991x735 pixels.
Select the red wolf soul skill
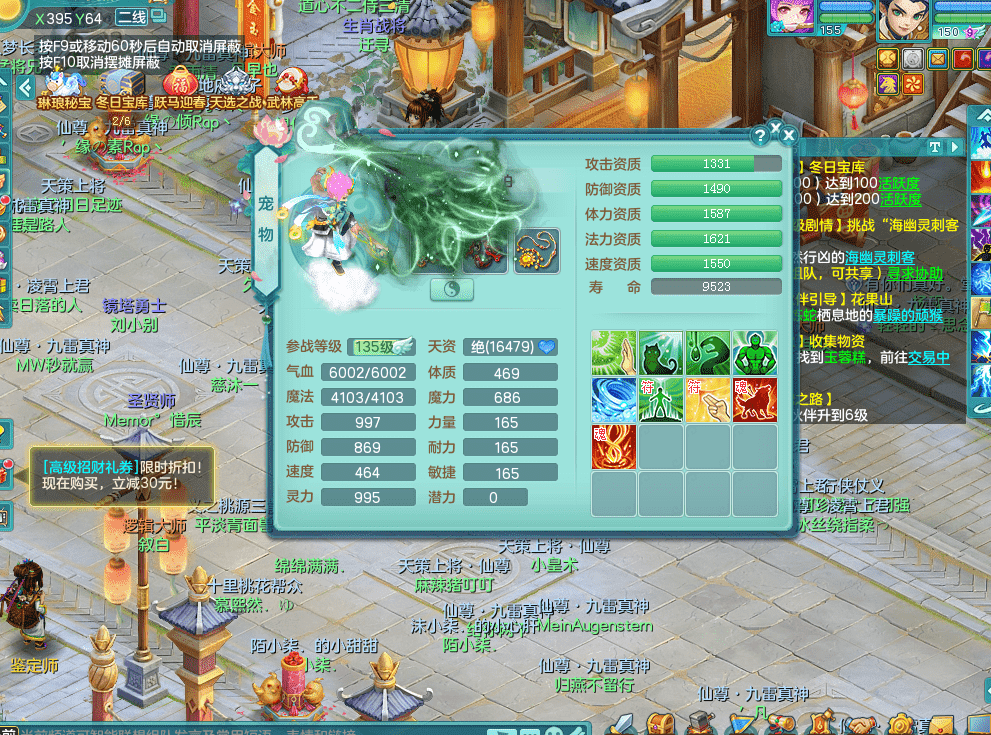point(755,400)
